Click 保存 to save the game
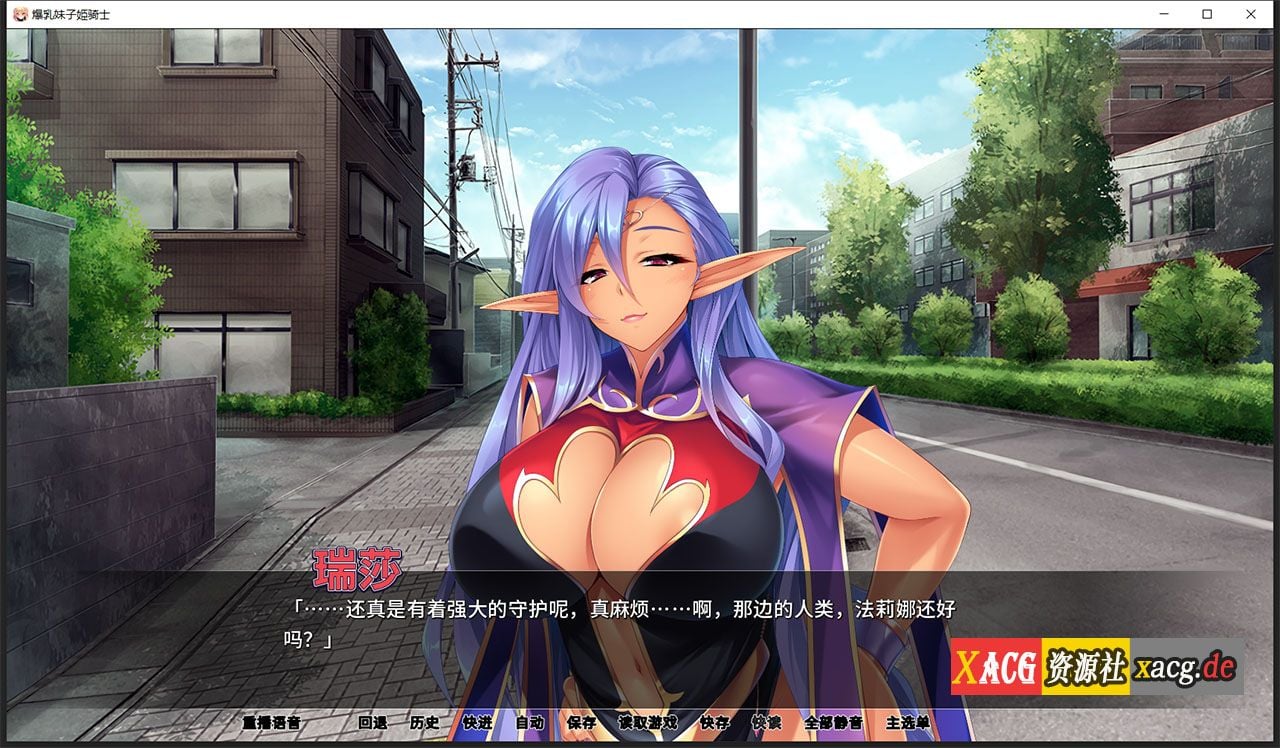 581,723
